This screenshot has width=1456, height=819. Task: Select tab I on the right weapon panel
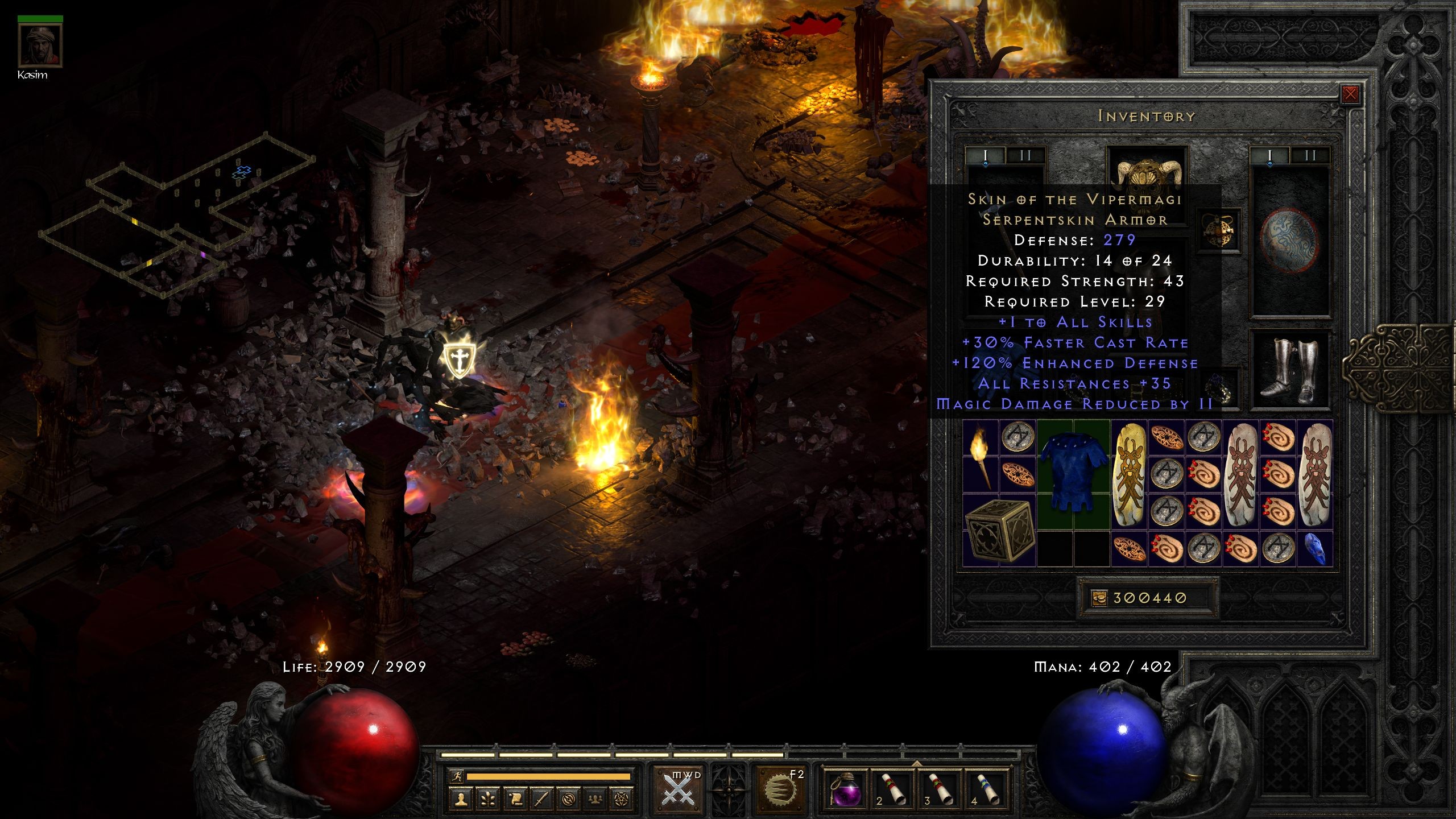click(x=1270, y=154)
